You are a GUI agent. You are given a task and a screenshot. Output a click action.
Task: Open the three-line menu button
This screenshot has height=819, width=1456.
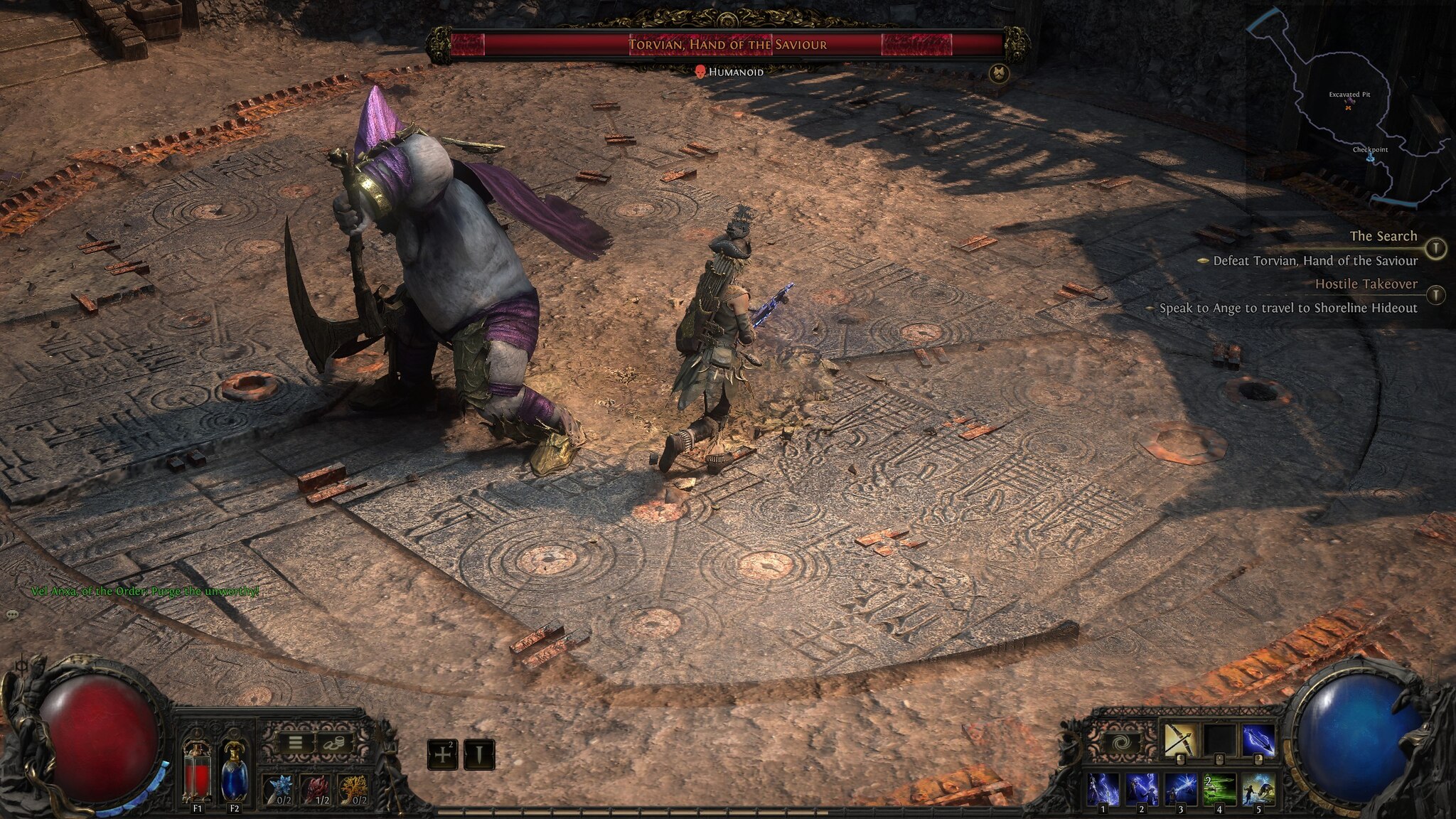click(x=295, y=744)
